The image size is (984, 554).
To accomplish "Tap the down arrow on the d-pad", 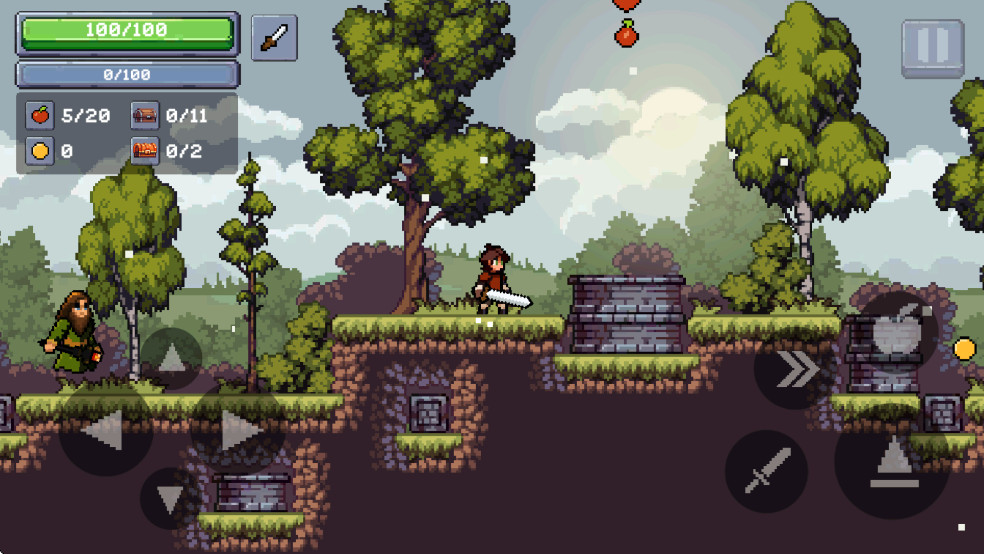I will tap(171, 498).
